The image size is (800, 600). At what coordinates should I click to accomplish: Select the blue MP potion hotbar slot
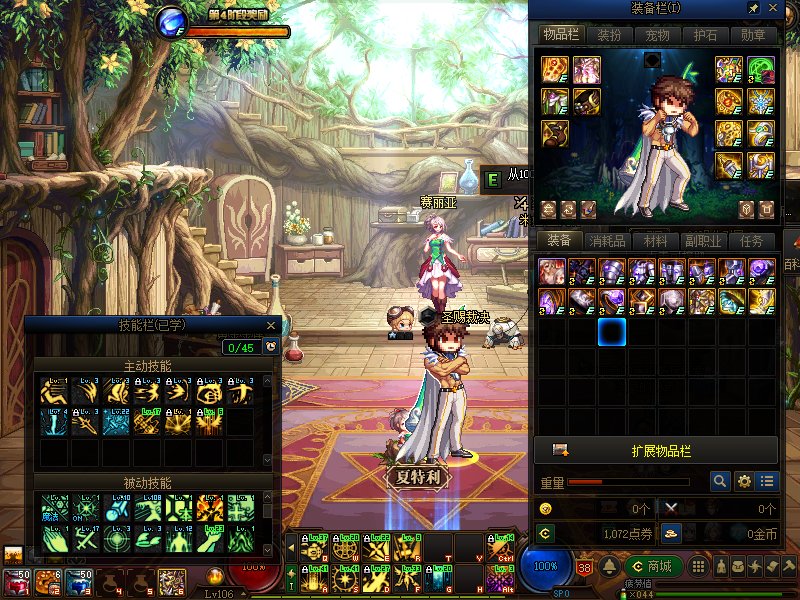pos(82,581)
